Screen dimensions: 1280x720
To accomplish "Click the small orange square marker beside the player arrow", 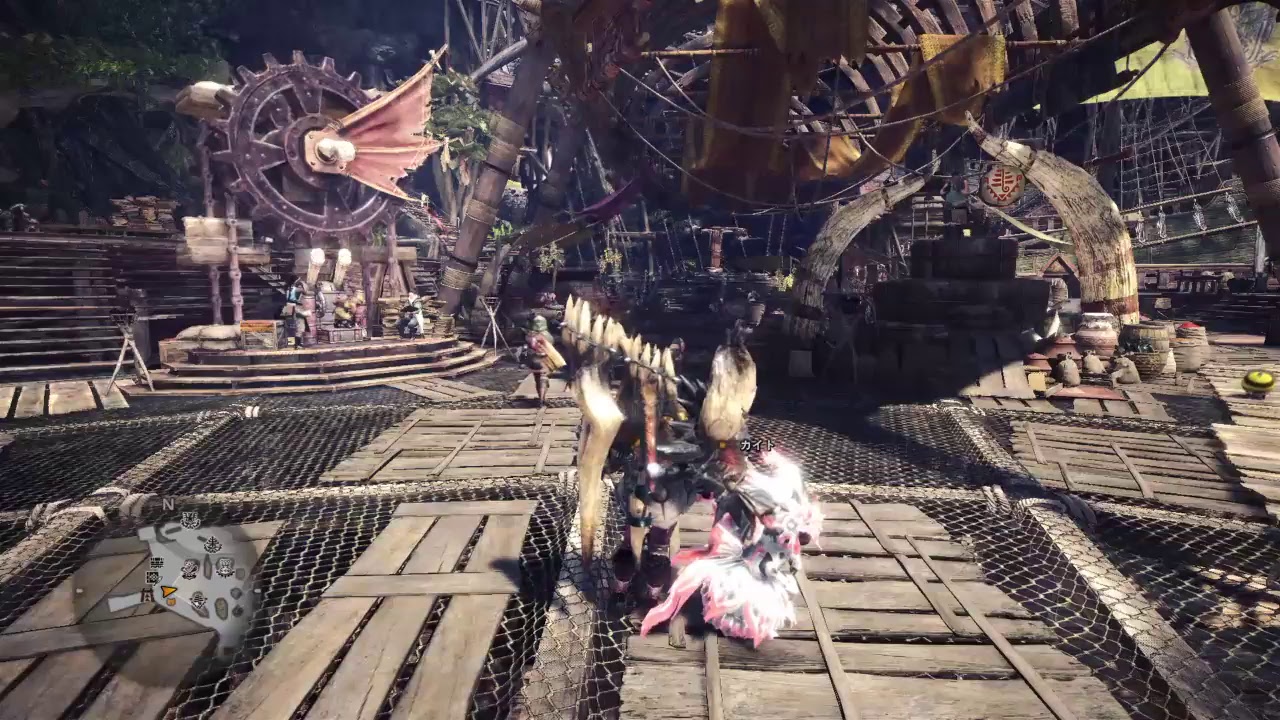I will point(171,602).
